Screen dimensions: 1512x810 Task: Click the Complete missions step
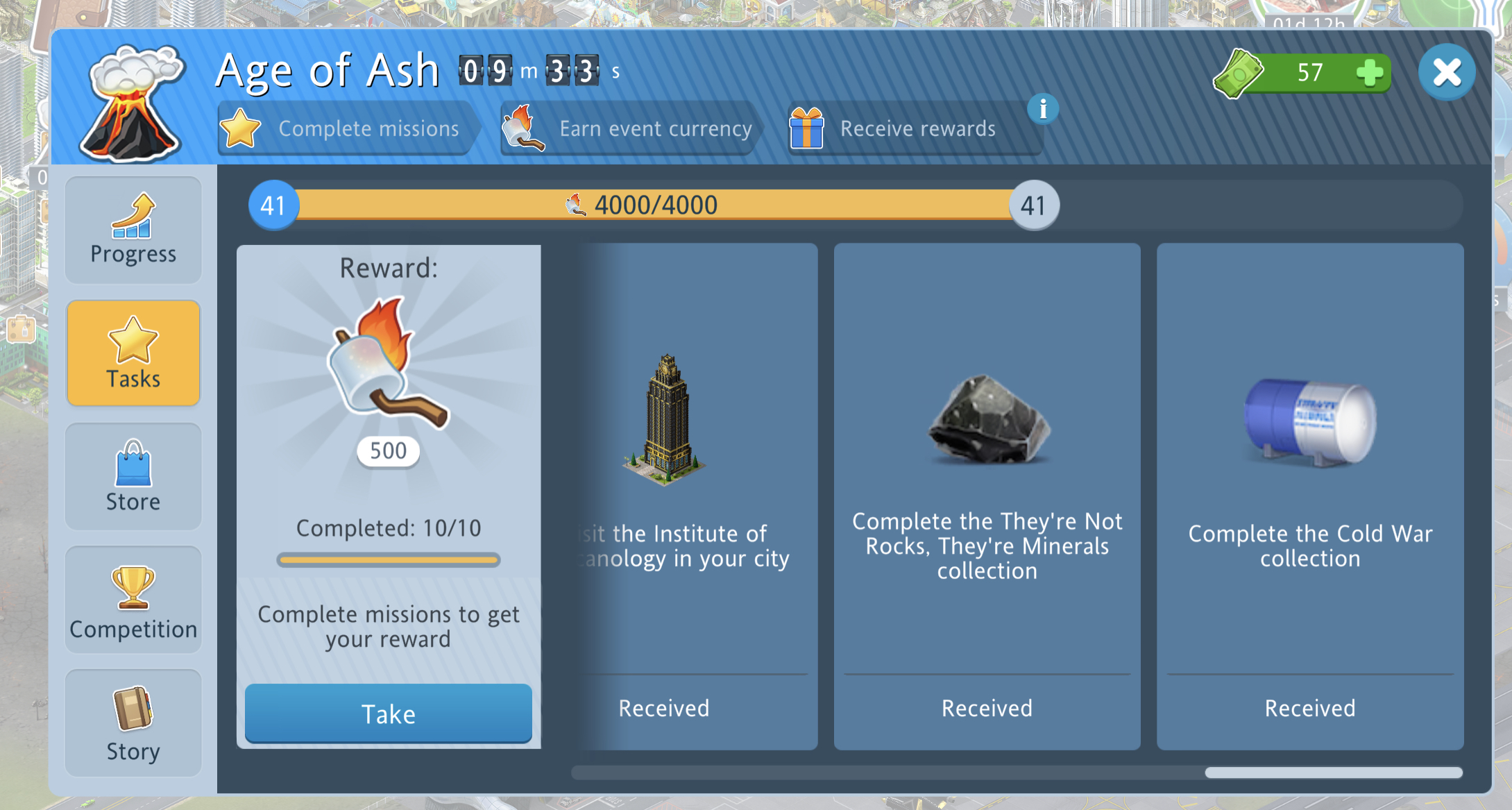click(347, 128)
